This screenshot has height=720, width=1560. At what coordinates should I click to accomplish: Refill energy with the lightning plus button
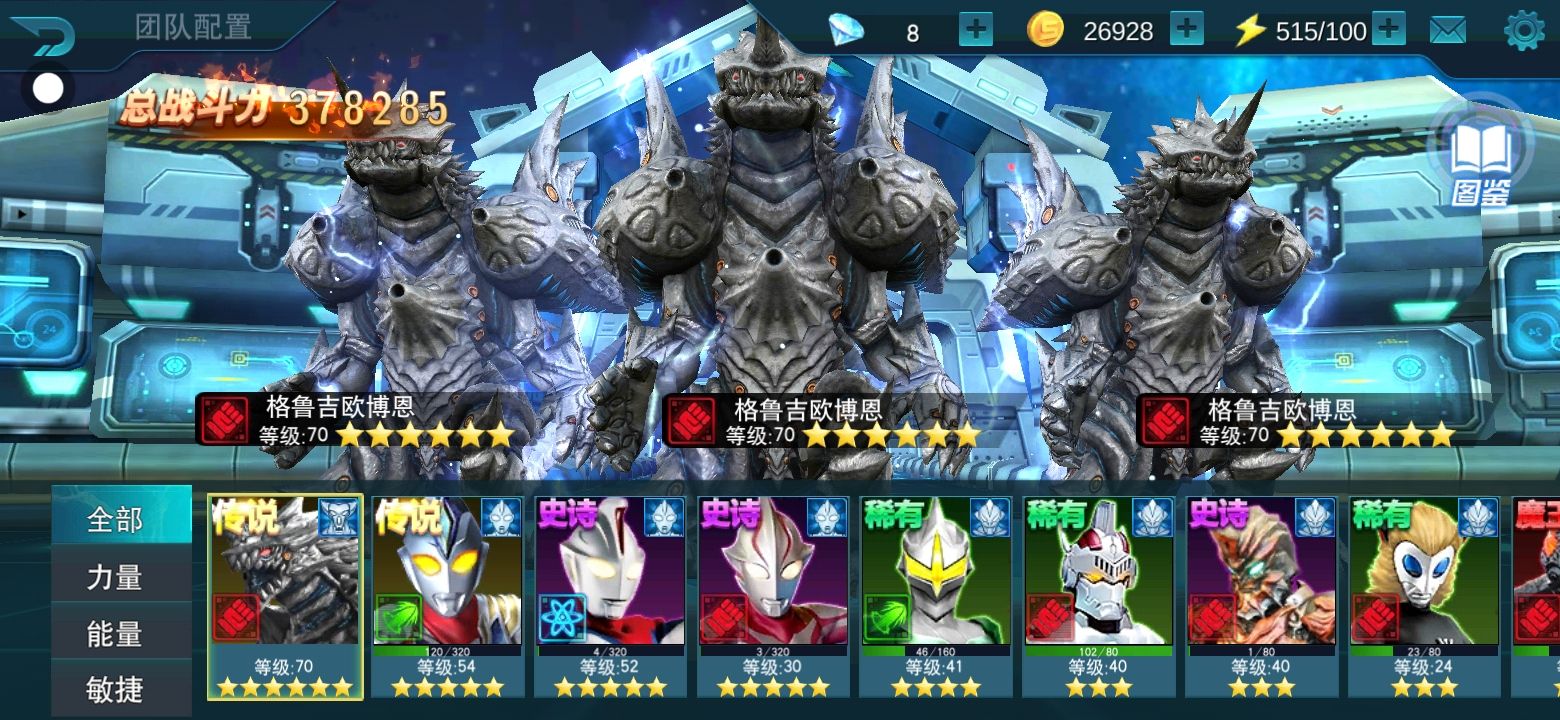pos(1388,30)
